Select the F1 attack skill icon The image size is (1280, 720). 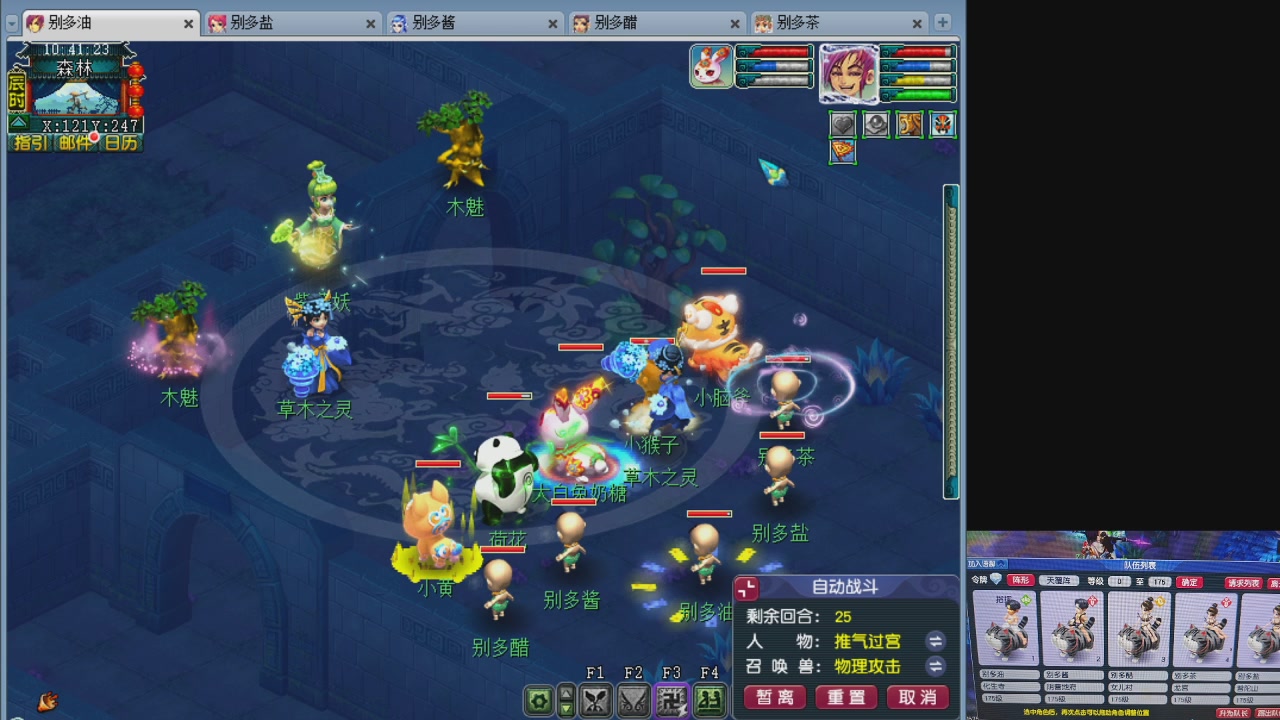pyautogui.click(x=595, y=700)
